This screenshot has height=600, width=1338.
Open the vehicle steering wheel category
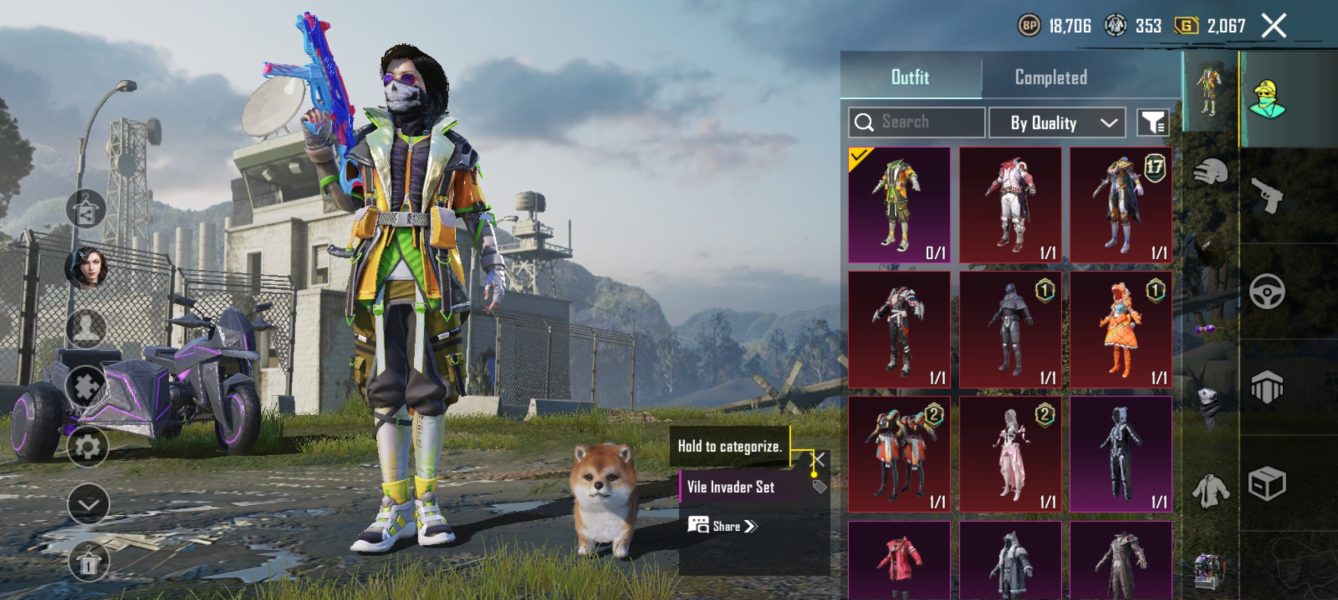tap(1266, 291)
